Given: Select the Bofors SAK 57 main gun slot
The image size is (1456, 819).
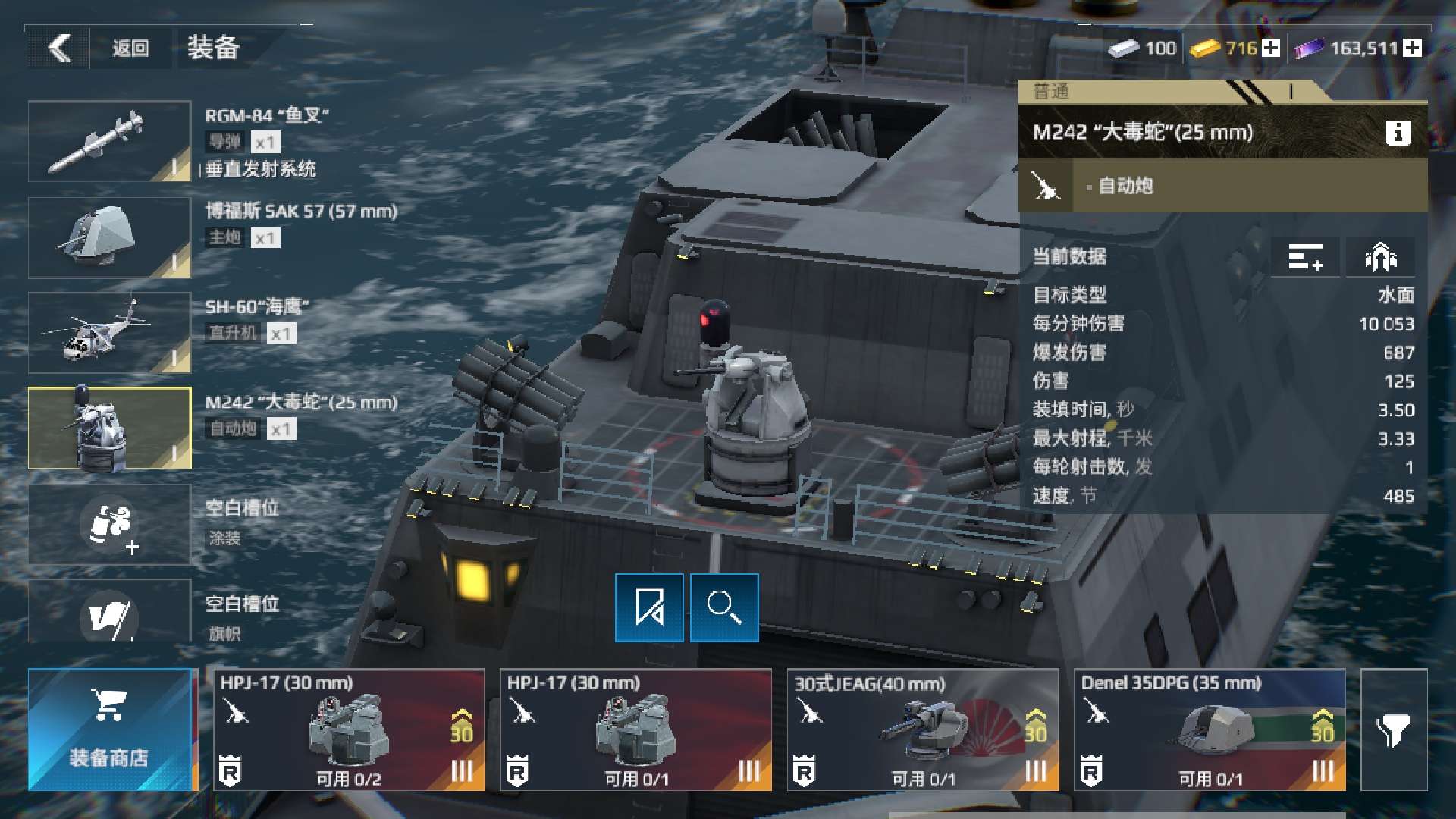Looking at the screenshot, I should point(109,237).
